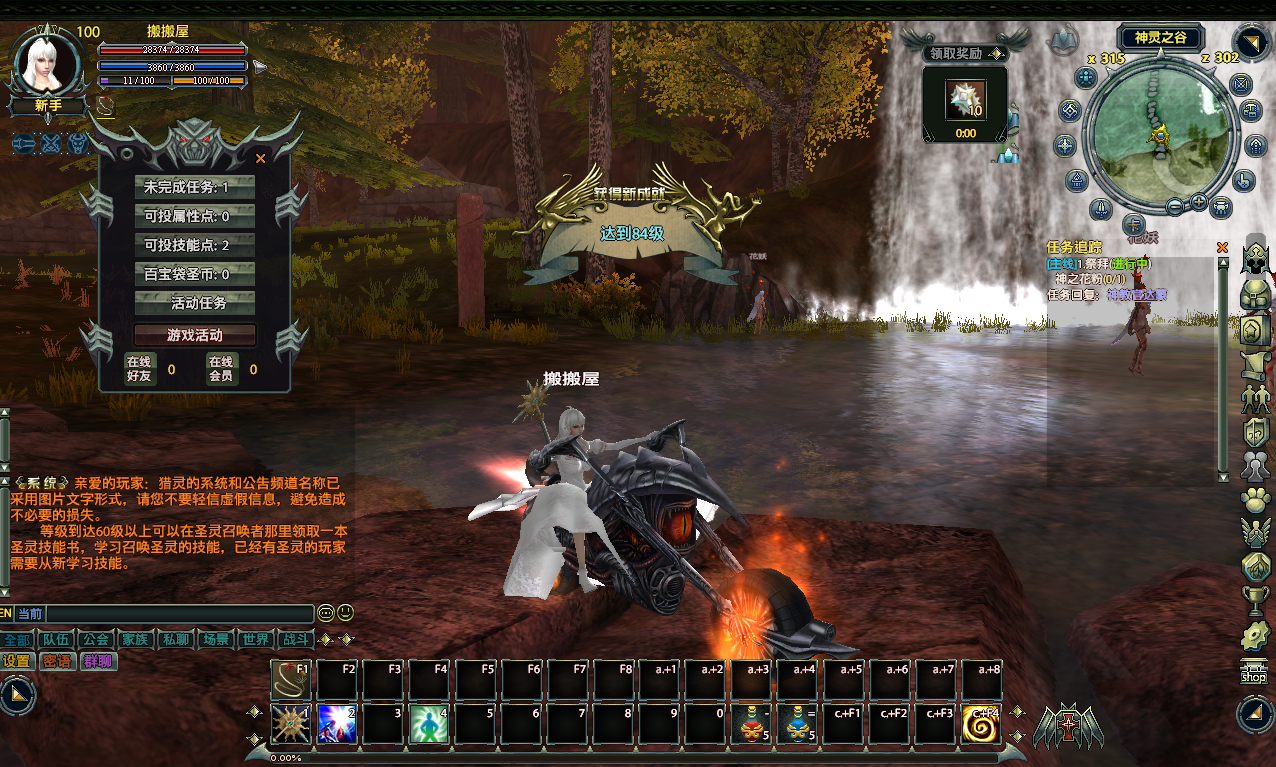Click the player portrait avatar
This screenshot has height=767, width=1276.
[x=49, y=63]
